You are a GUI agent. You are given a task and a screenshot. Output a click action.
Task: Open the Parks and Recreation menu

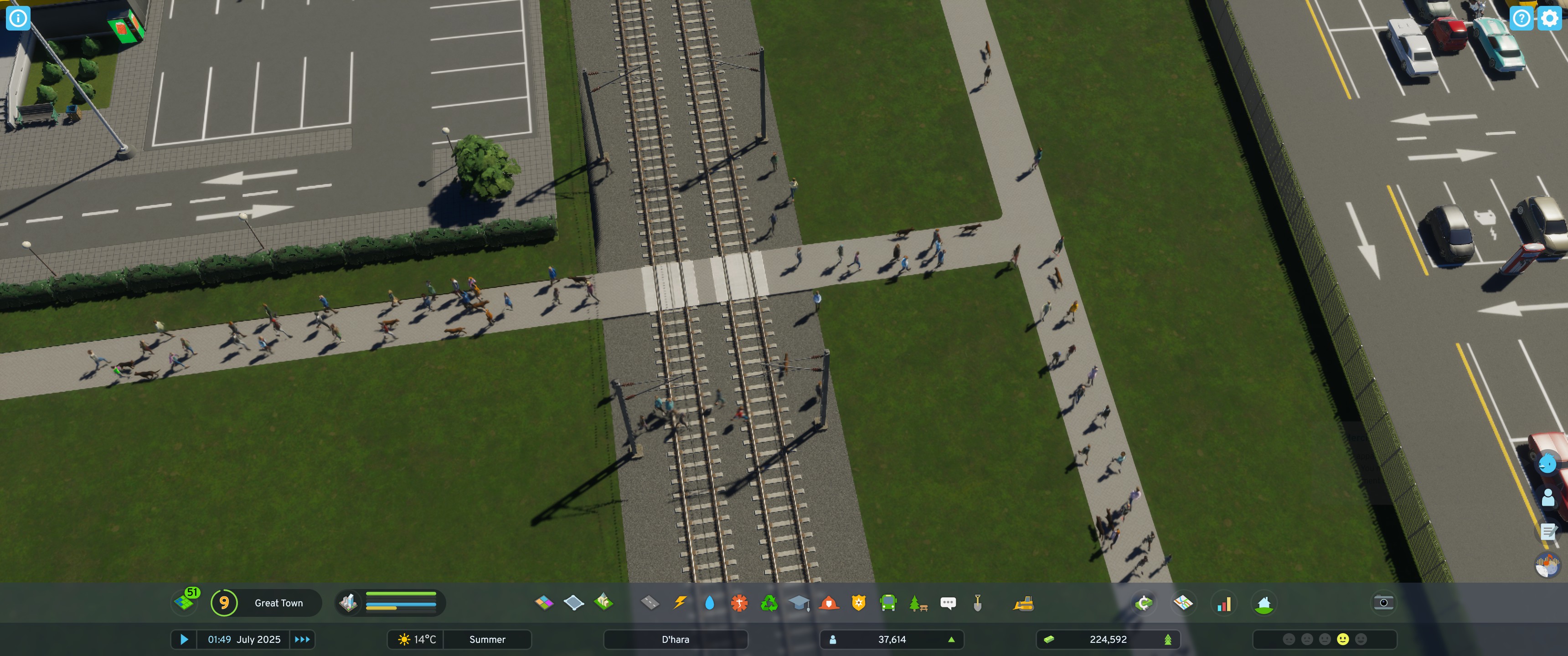pos(918,603)
